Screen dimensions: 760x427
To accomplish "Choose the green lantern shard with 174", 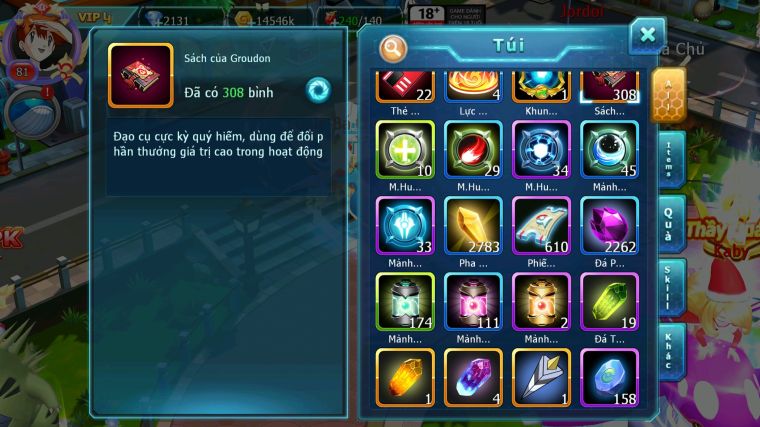I will pos(405,301).
